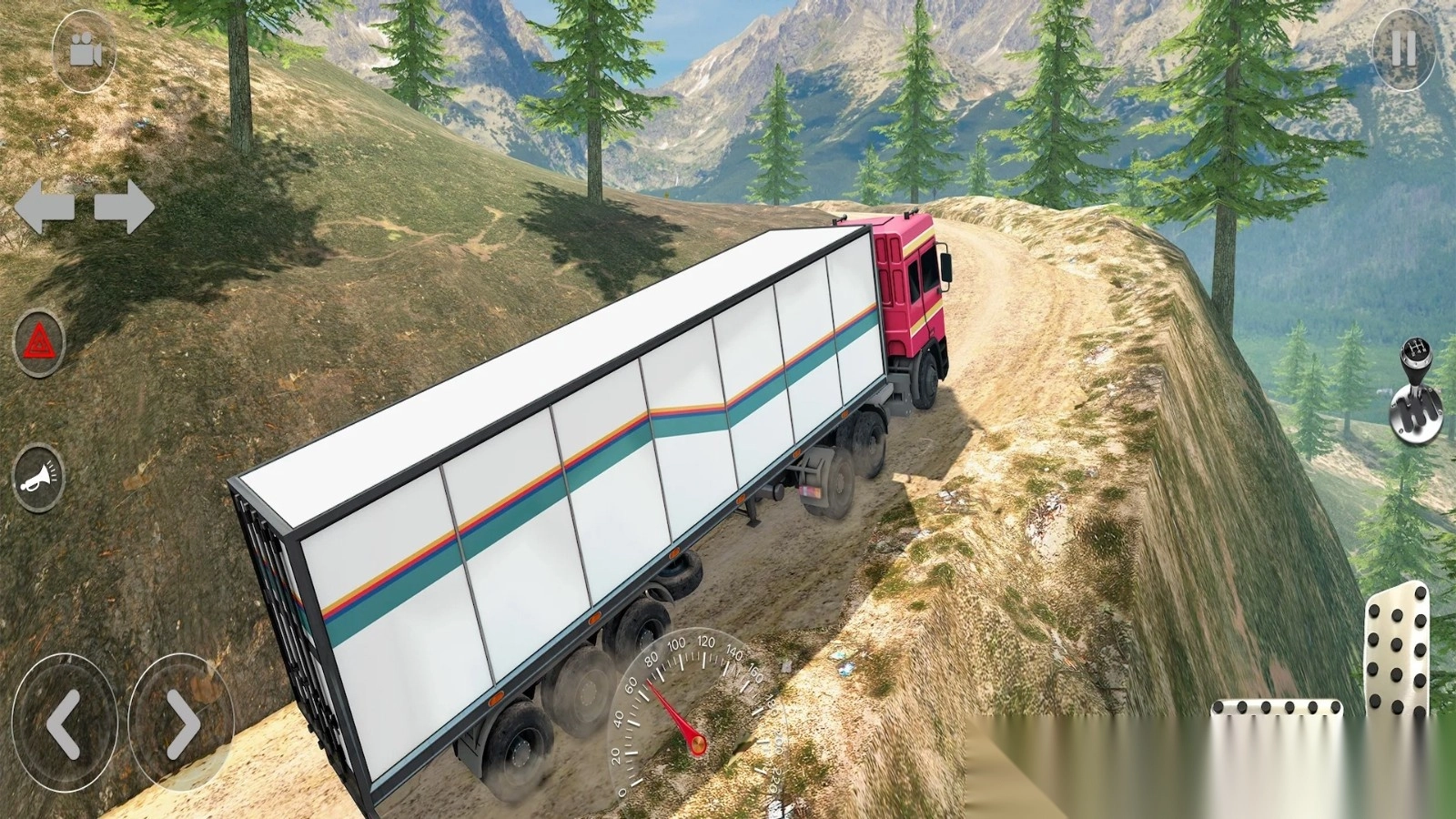The image size is (1456, 819).
Task: Switch the camera view
Action: click(85, 51)
